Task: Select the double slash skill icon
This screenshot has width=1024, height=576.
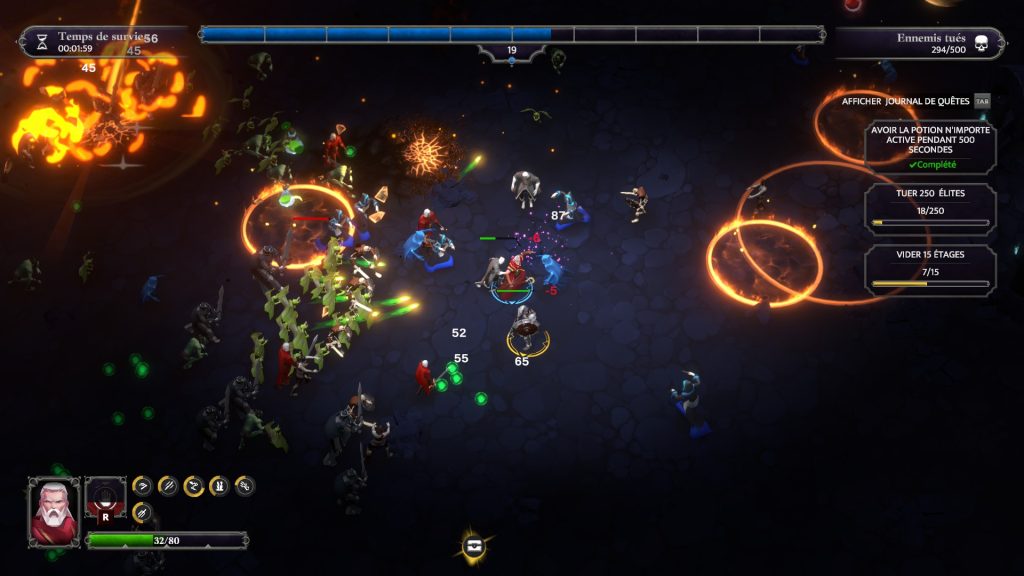Action: coord(168,486)
